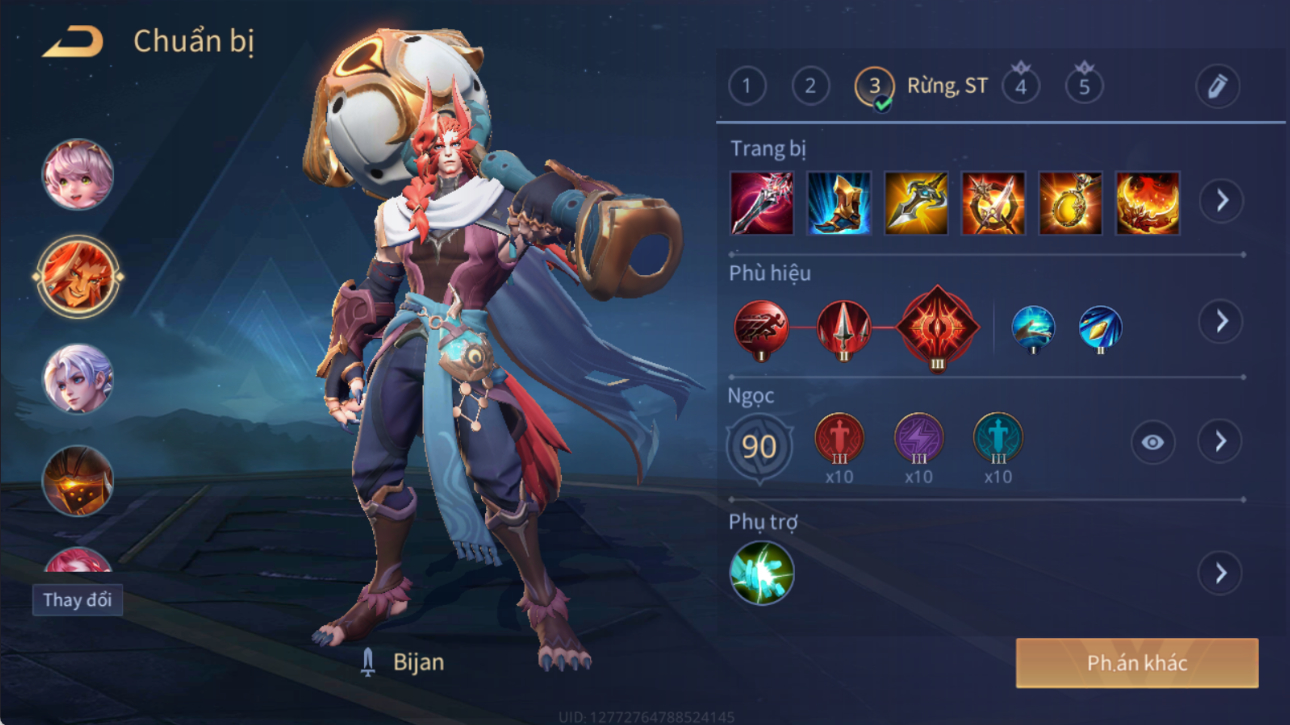Click the Phương án khác button
This screenshot has height=725, width=1290.
pos(1137,663)
